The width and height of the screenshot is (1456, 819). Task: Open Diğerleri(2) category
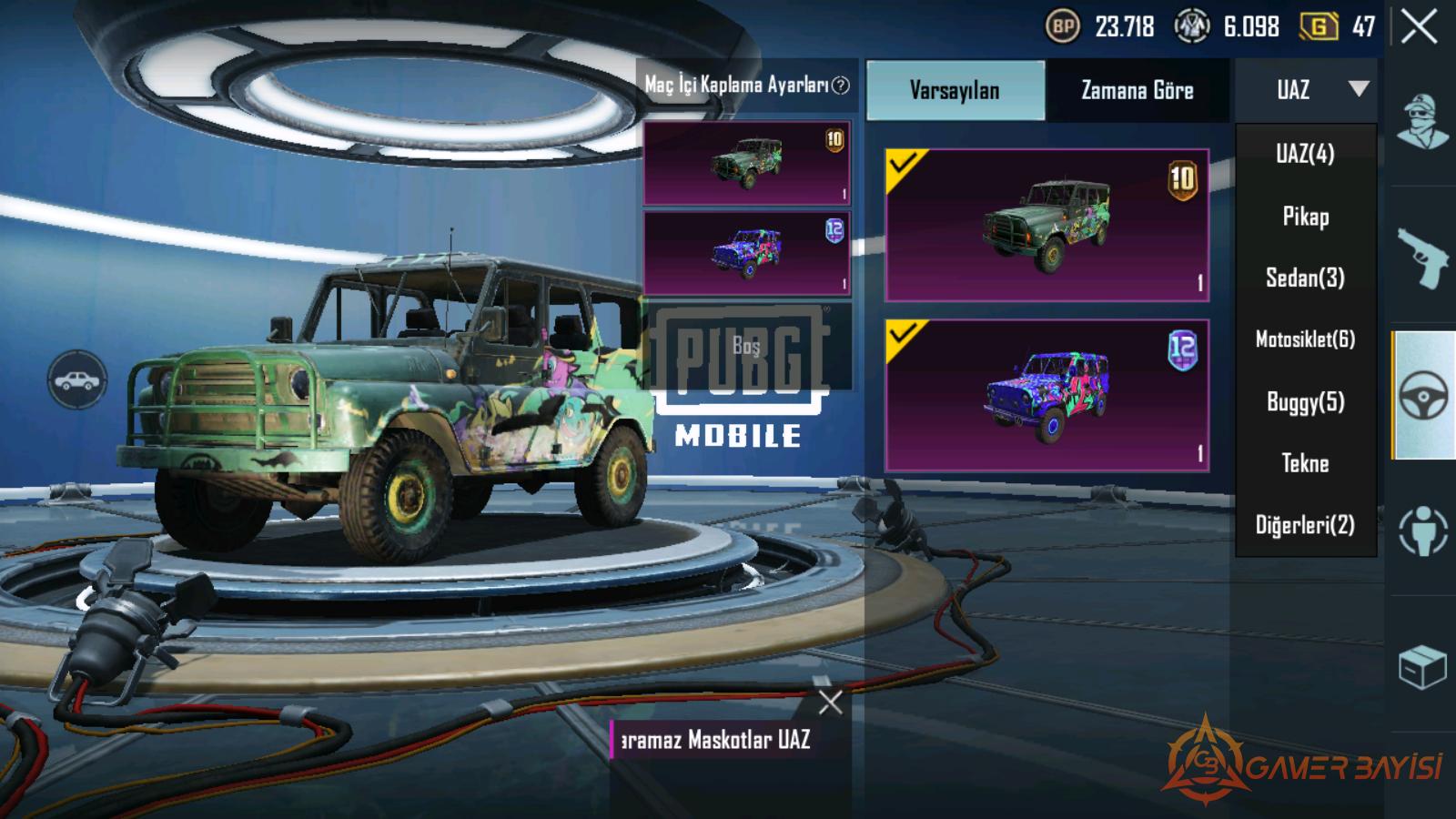(x=1305, y=525)
